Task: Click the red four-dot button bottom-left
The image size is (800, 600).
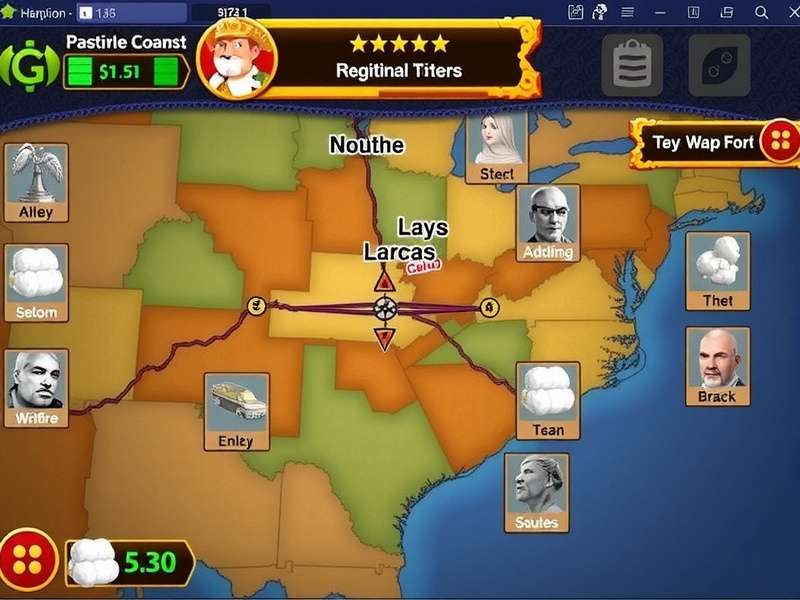Action: coord(28,558)
